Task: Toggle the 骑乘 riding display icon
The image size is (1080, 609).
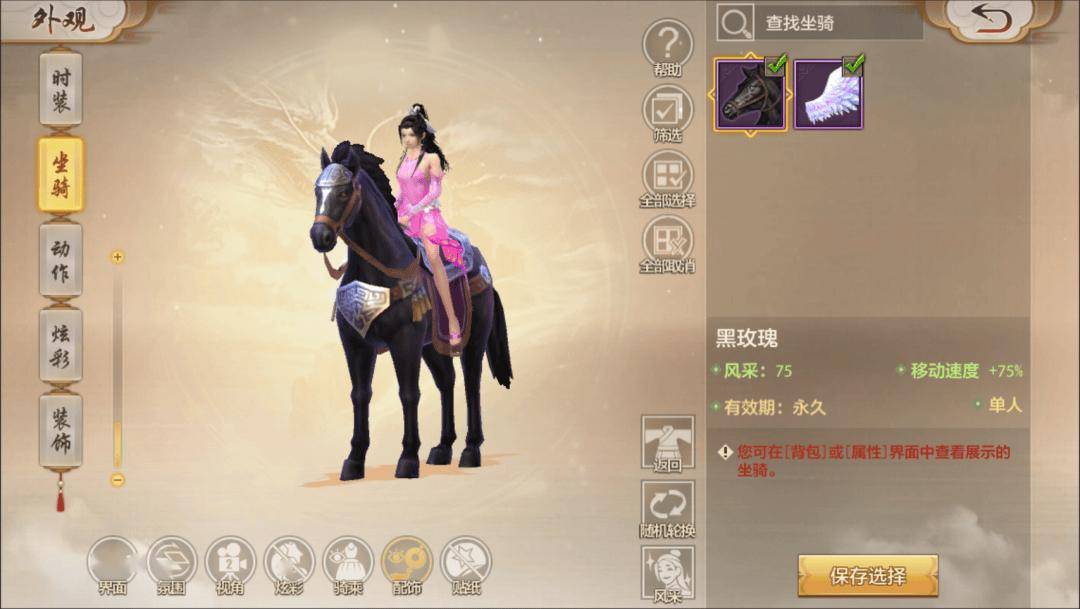Action: coord(348,562)
